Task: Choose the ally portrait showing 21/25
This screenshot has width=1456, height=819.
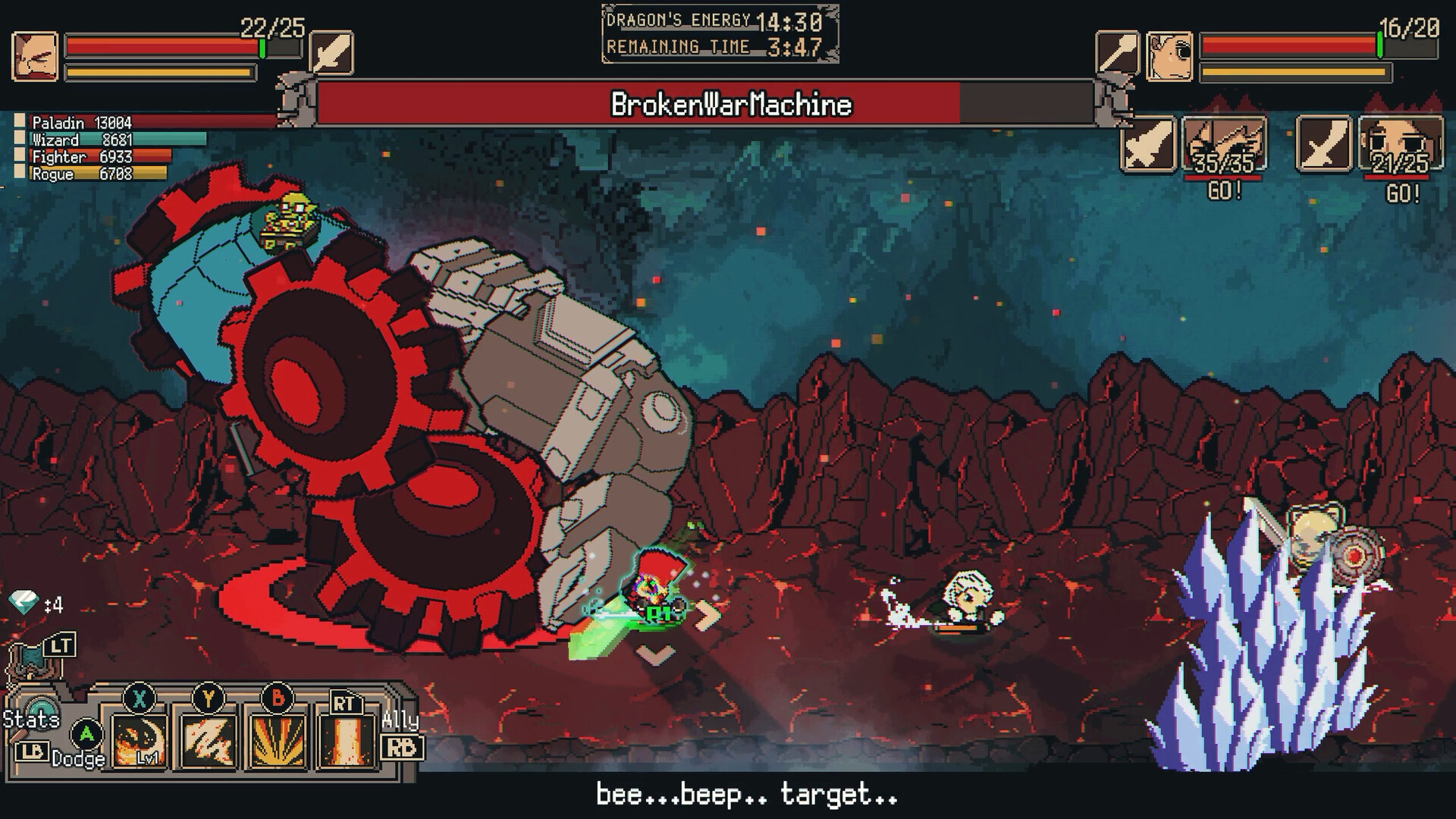Action: [x=1400, y=144]
